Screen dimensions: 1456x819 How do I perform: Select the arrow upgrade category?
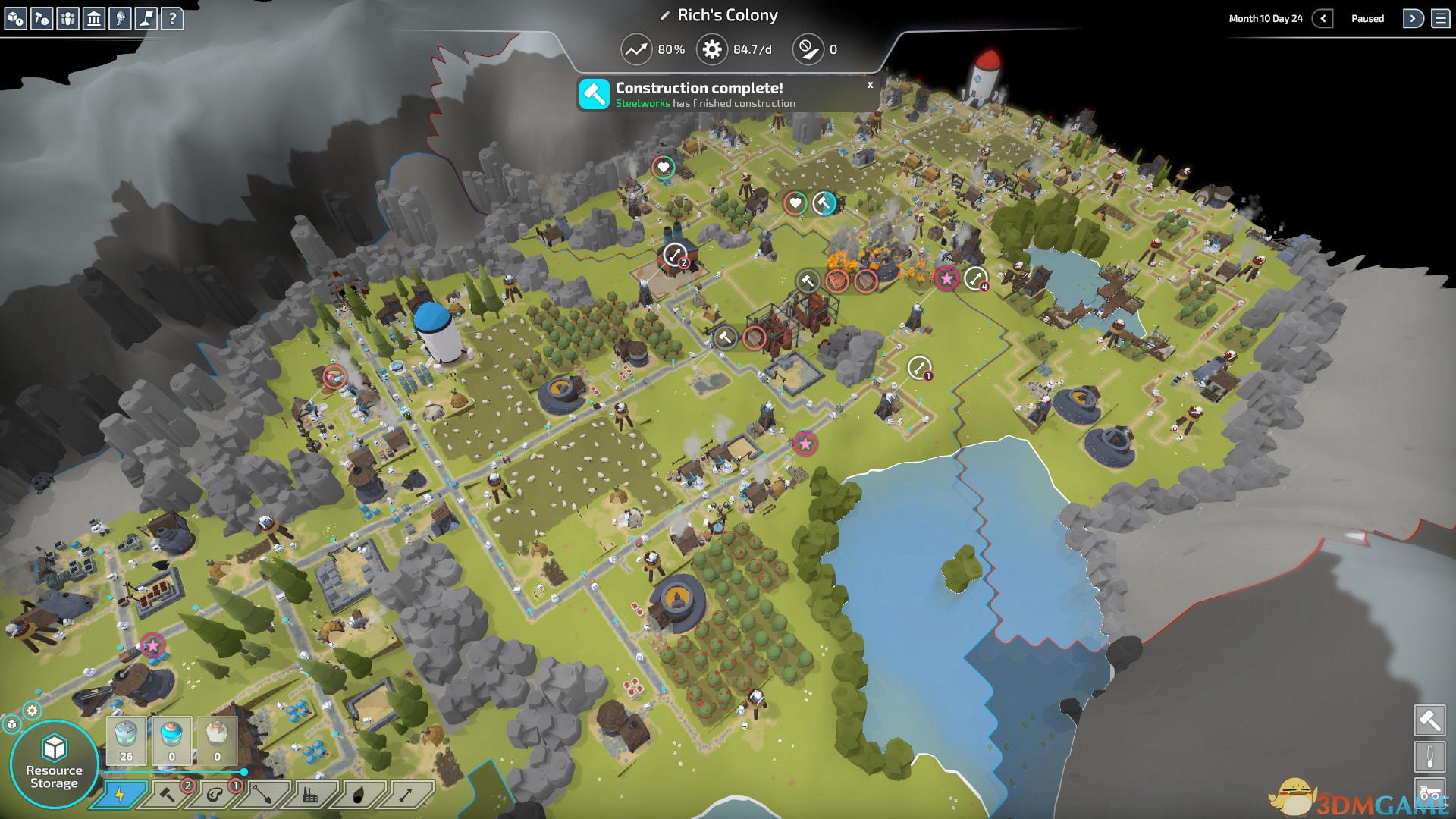click(406, 796)
